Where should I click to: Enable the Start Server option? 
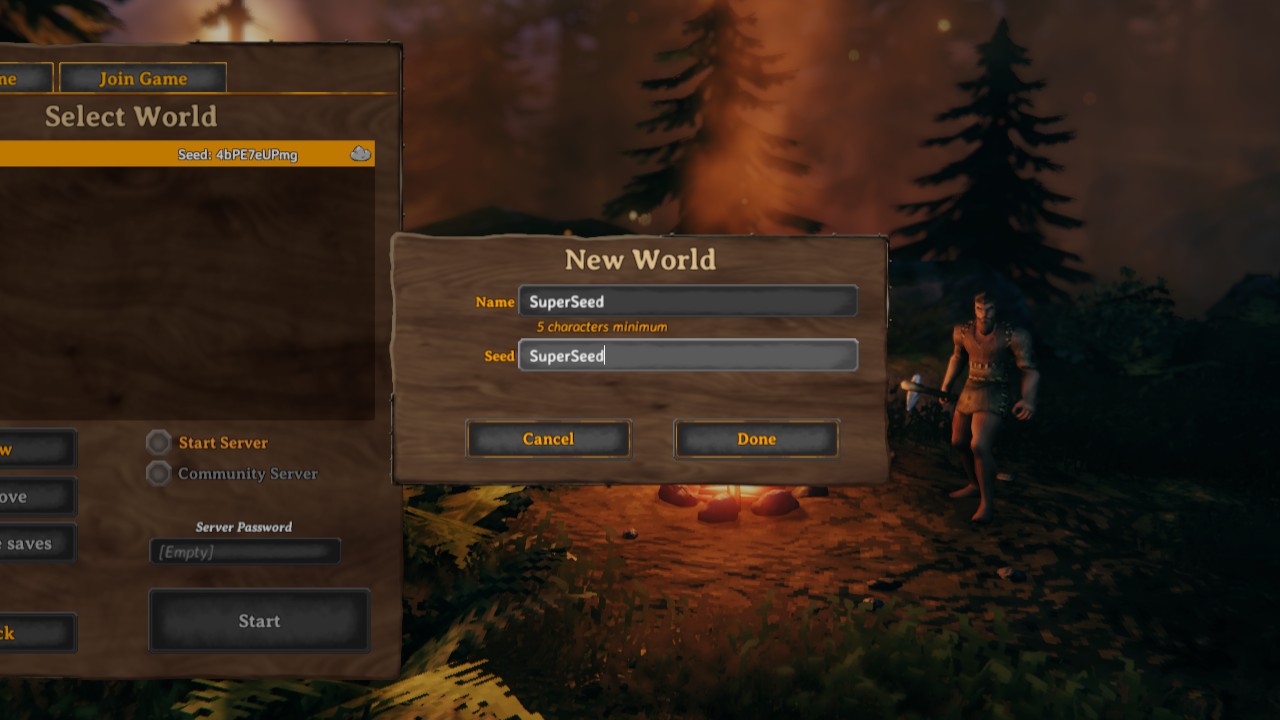[158, 443]
